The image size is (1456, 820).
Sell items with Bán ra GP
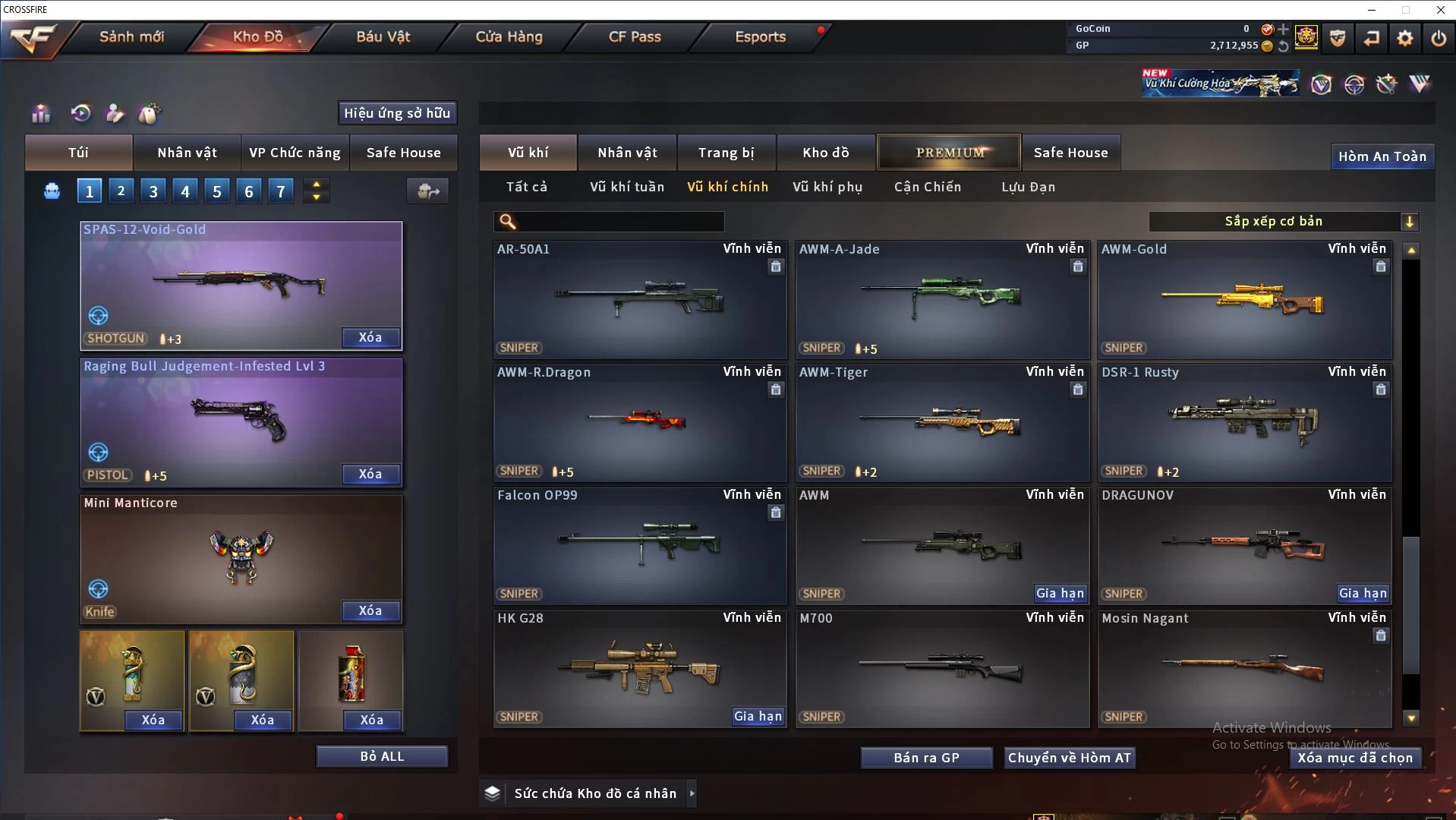point(926,758)
